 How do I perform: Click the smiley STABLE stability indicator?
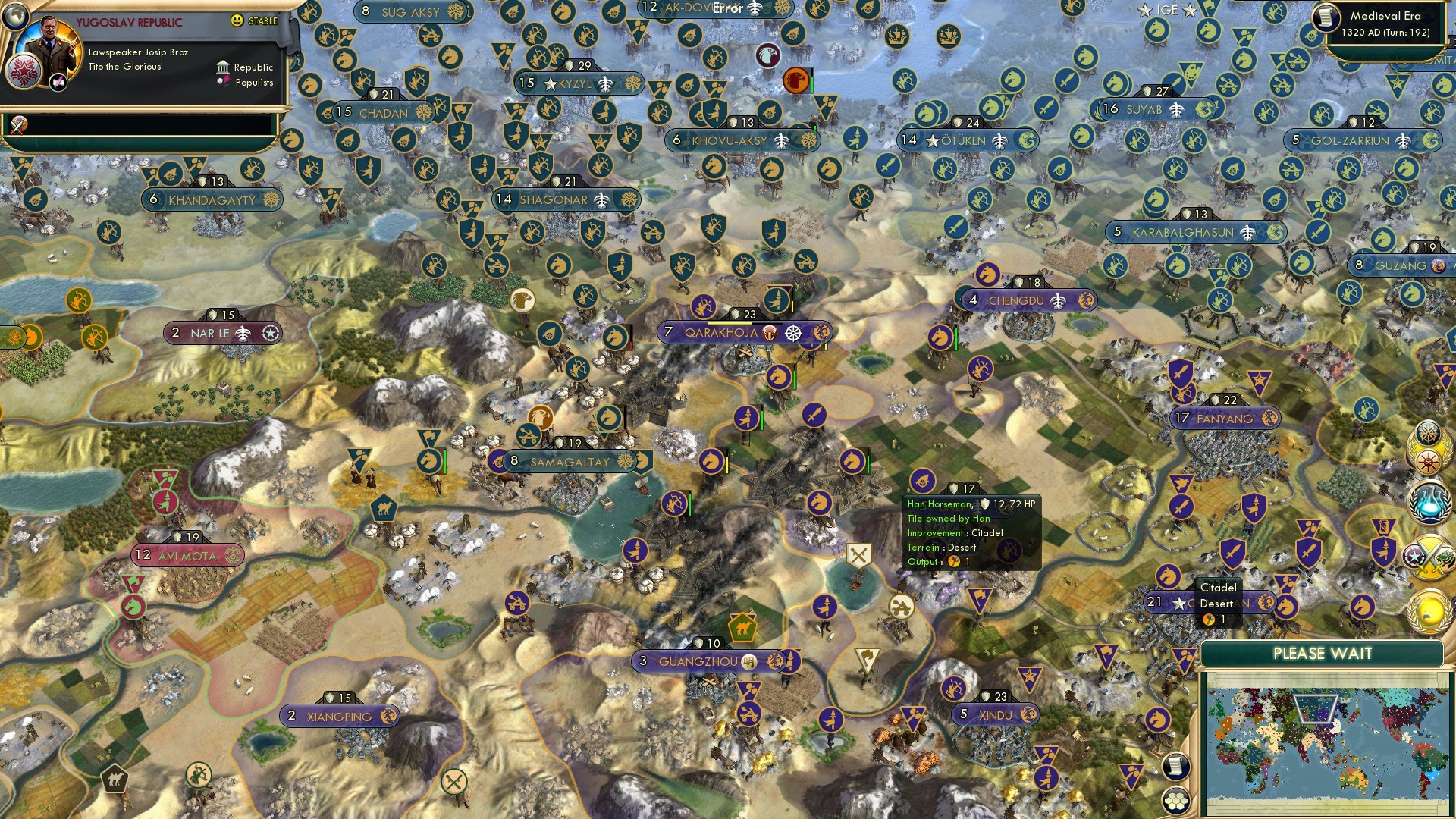tap(238, 20)
